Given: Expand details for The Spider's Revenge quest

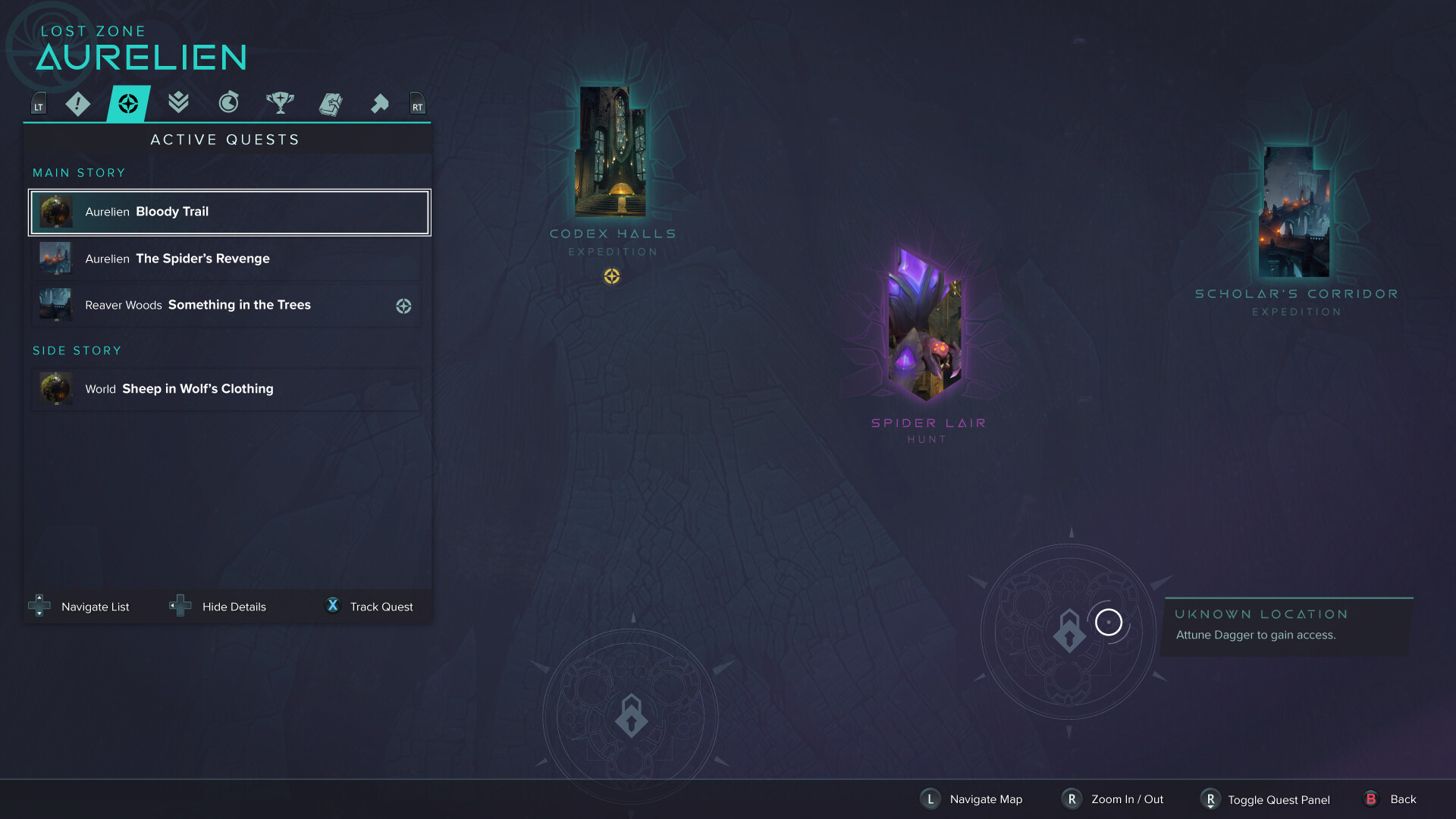Looking at the screenshot, I should [x=226, y=259].
